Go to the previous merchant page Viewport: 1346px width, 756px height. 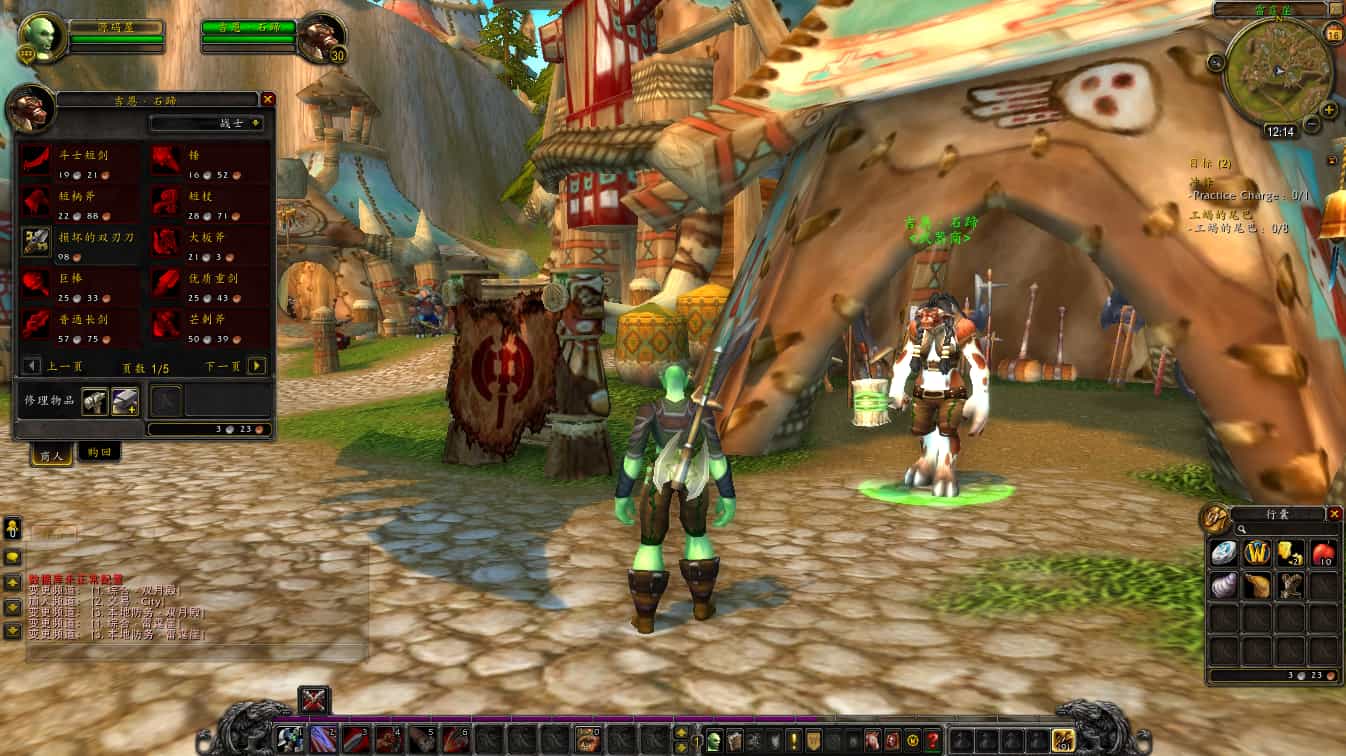pyautogui.click(x=32, y=366)
